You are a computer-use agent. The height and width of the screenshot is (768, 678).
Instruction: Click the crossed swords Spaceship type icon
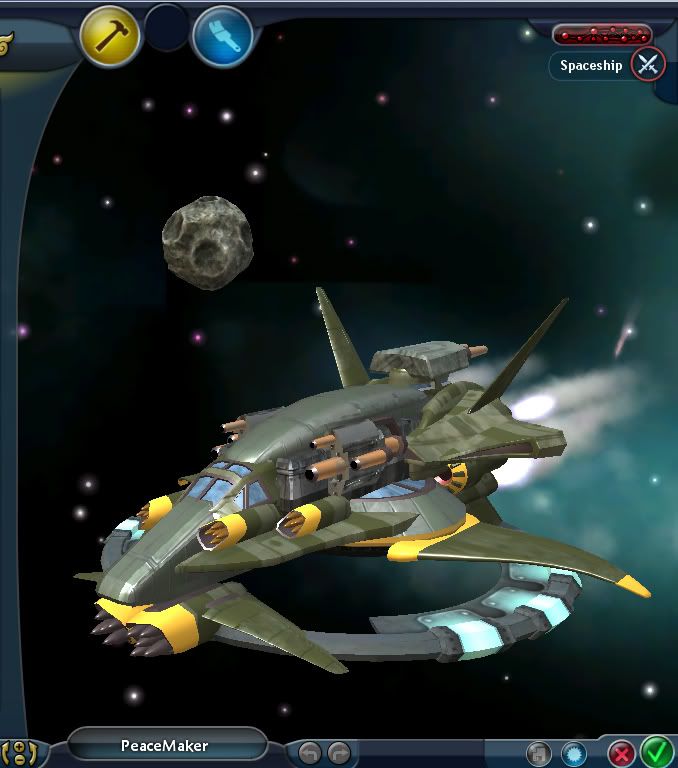tap(649, 66)
